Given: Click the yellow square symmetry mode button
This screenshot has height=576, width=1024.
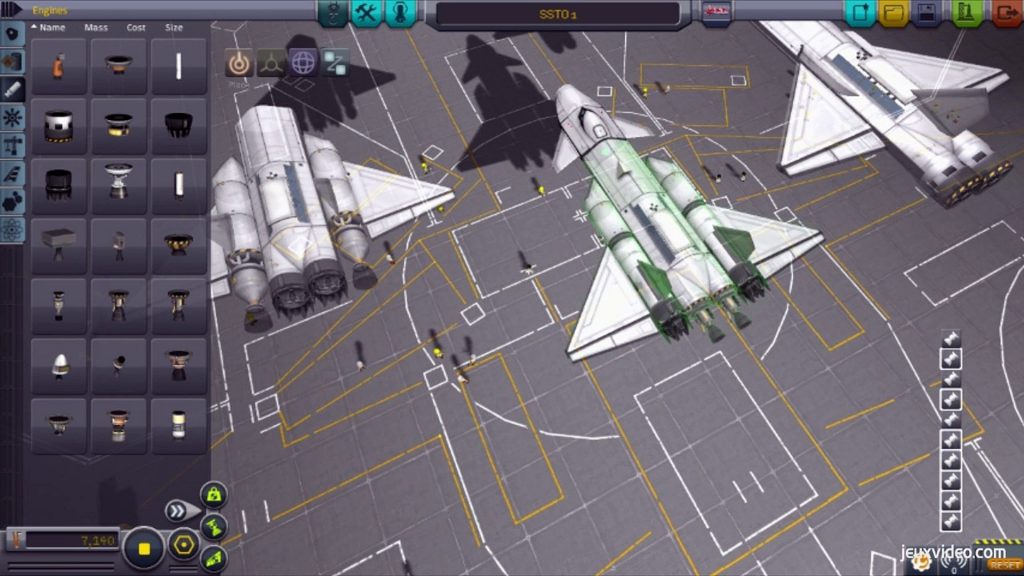Looking at the screenshot, I should click(x=144, y=548).
